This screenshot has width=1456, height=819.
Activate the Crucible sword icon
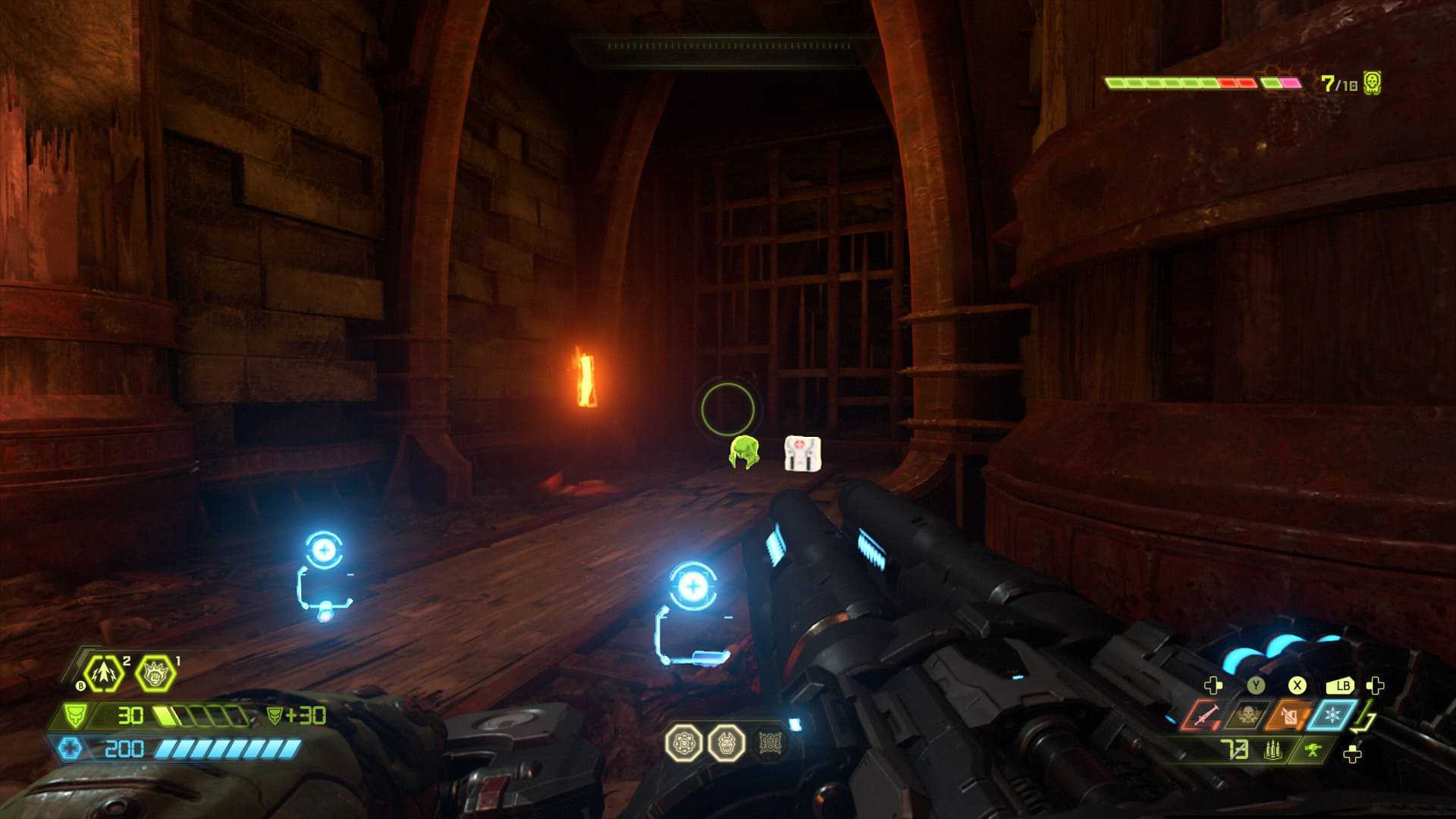(1203, 716)
